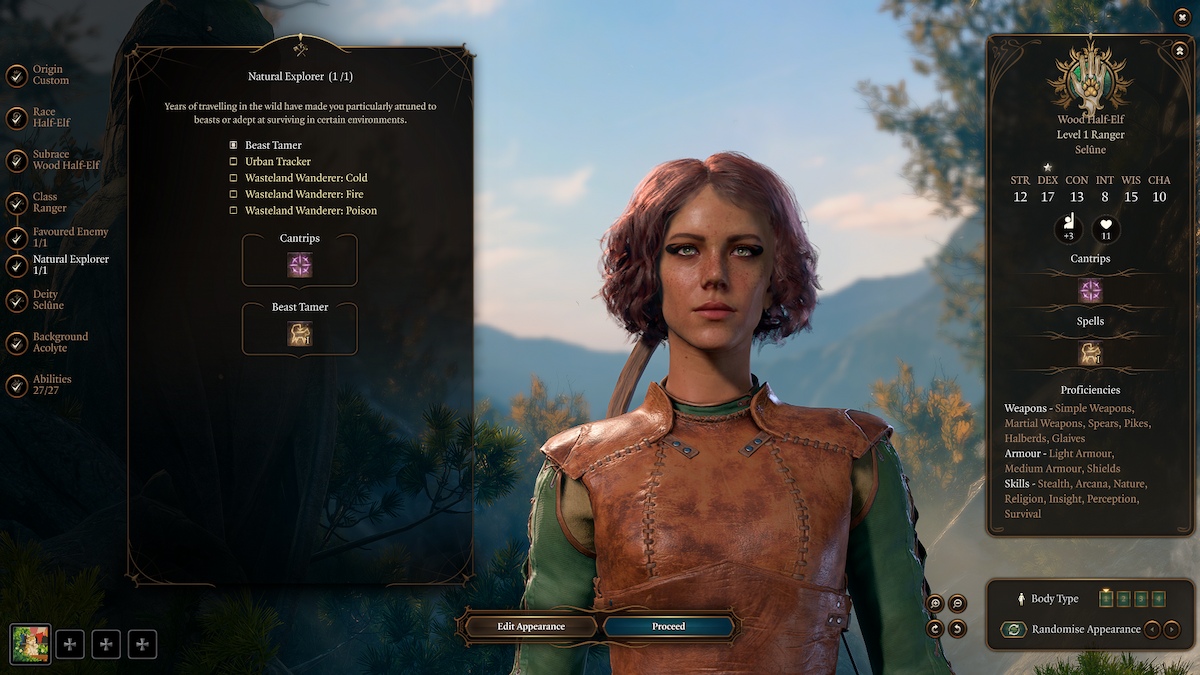Select the character portrait thumbnail
The height and width of the screenshot is (675, 1200).
click(30, 644)
